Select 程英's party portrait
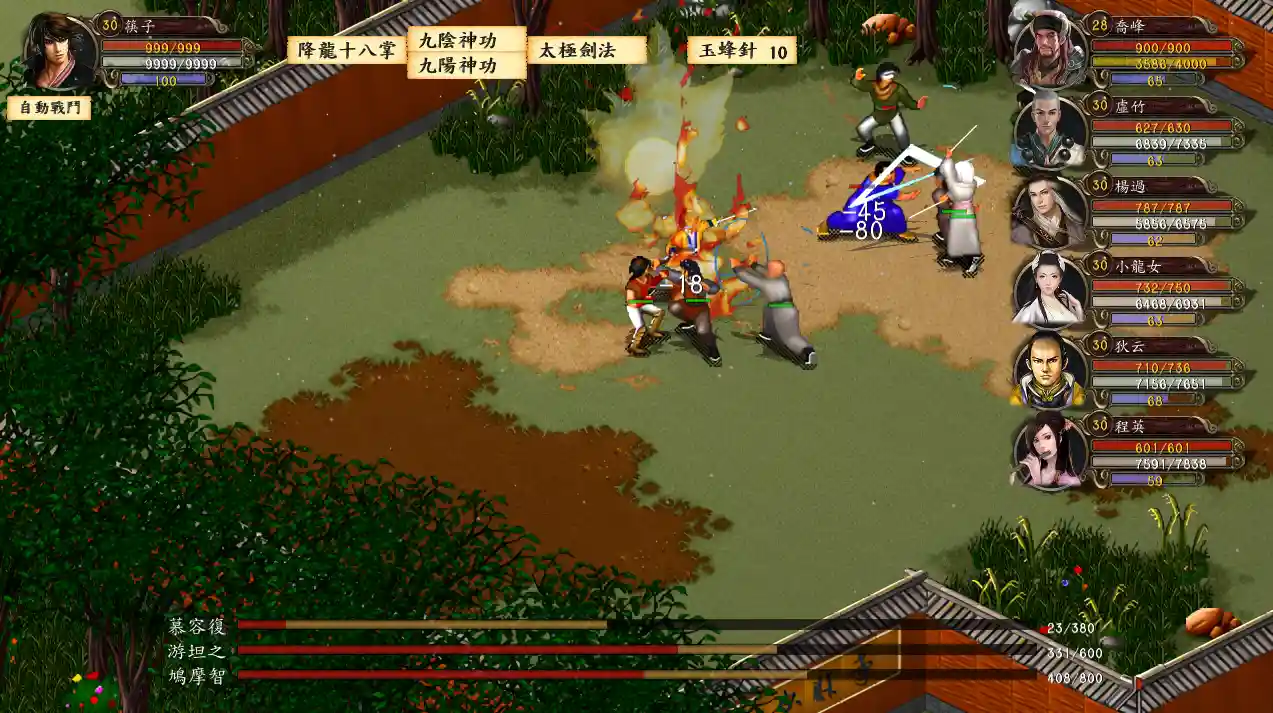Screen dimensions: 1273x713 (1049, 450)
